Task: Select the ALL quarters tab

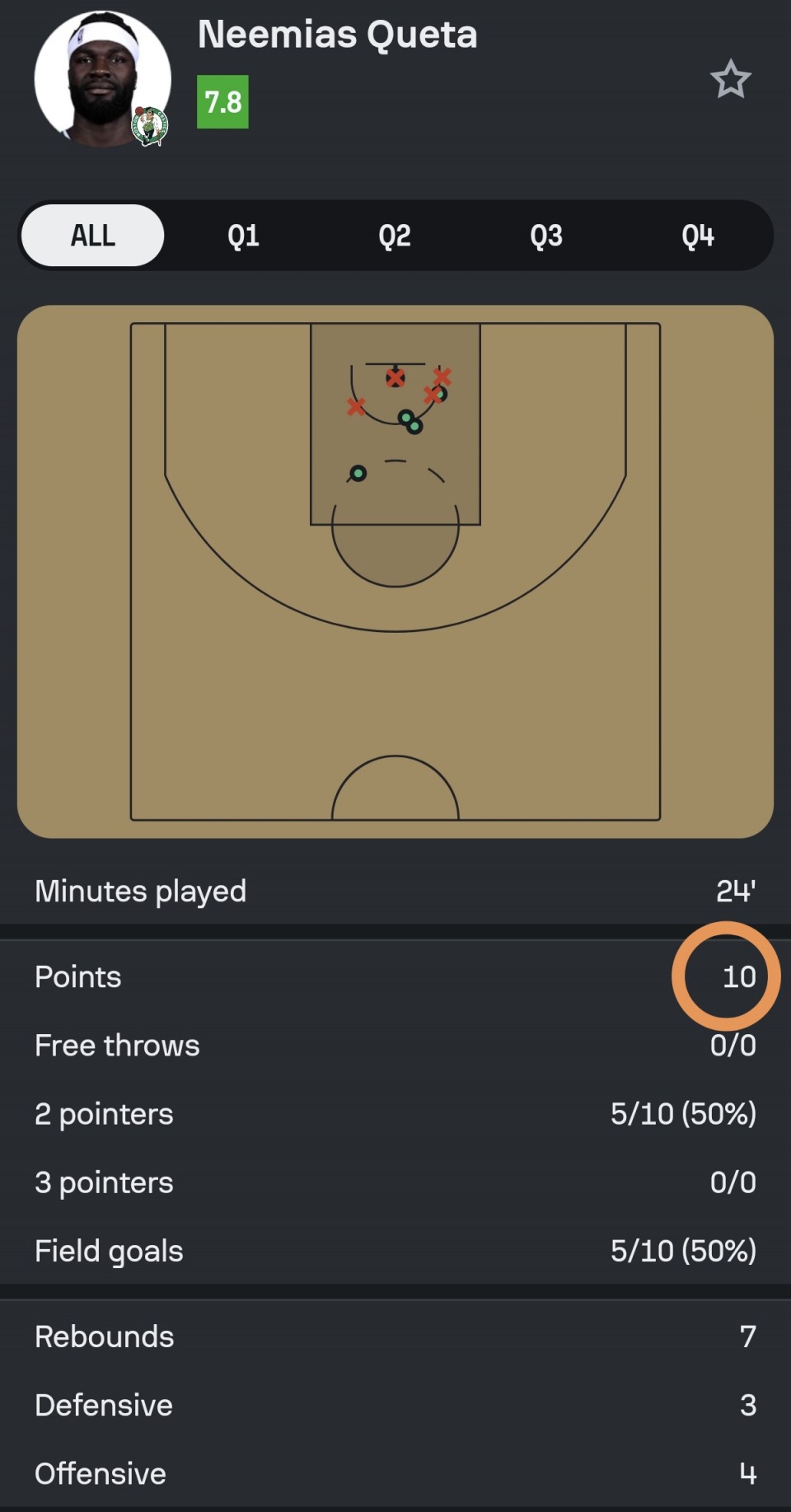Action: tap(92, 236)
